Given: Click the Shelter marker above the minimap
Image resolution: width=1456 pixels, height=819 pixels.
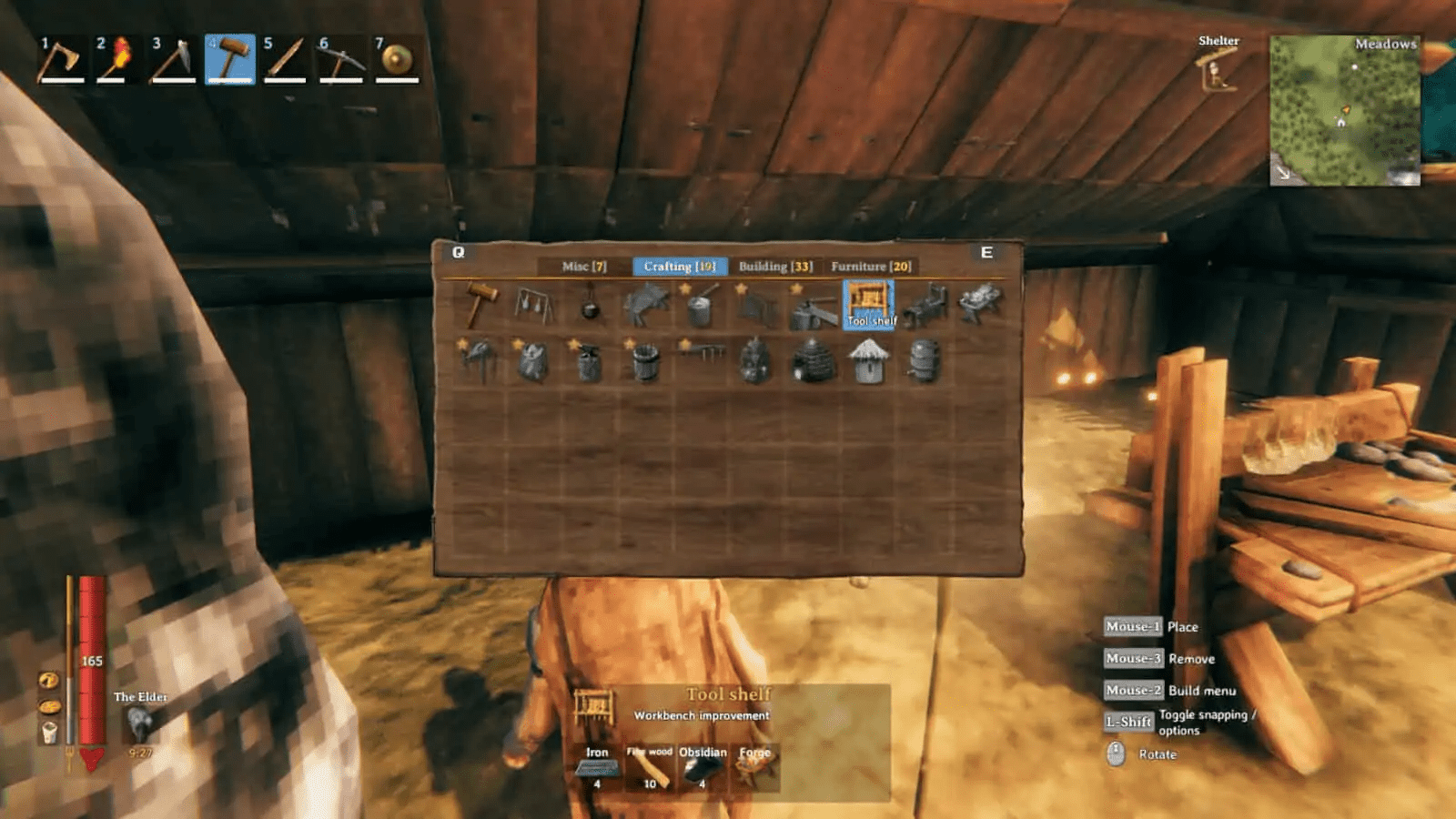Looking at the screenshot, I should (1219, 55).
